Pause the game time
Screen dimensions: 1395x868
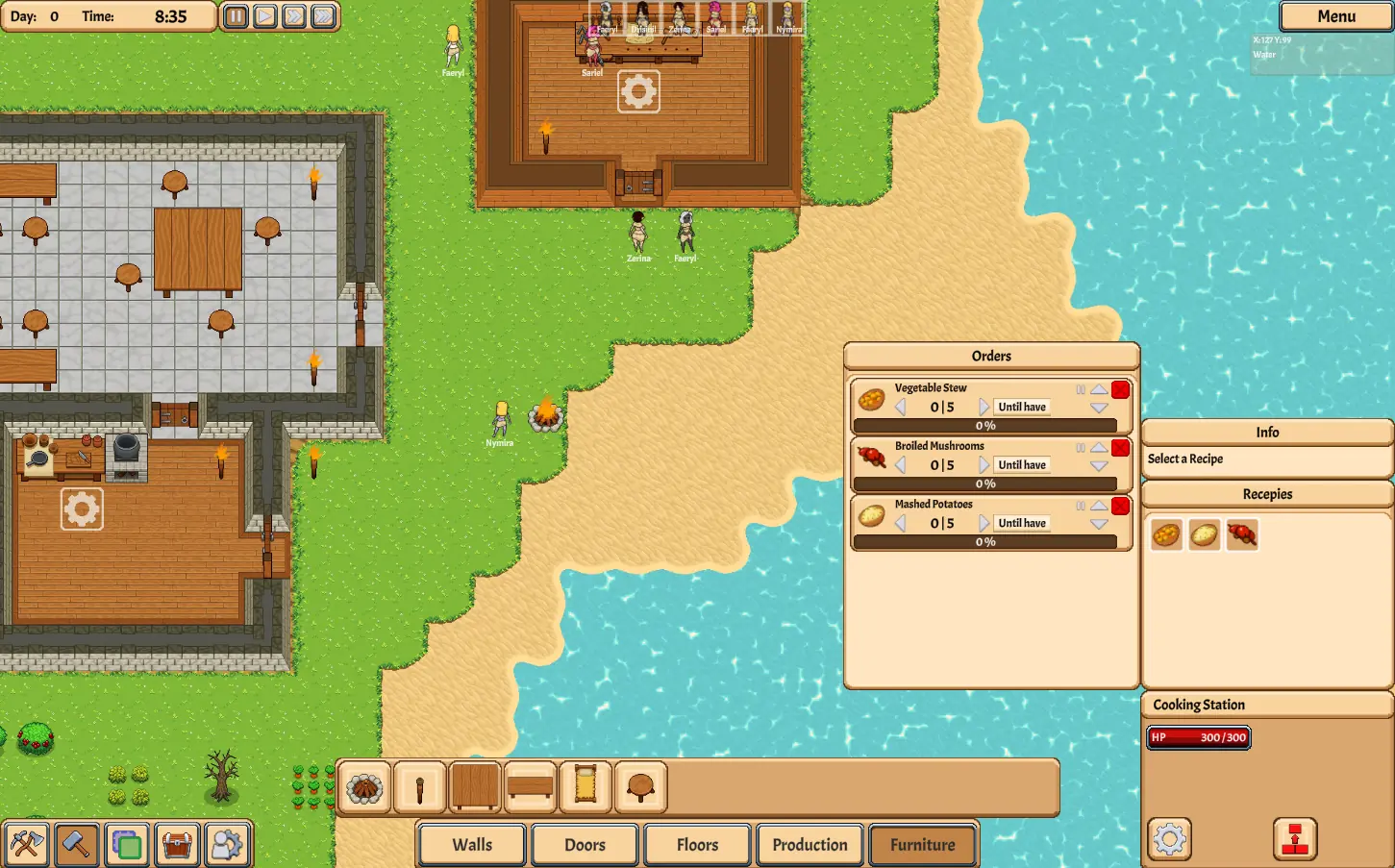(236, 16)
